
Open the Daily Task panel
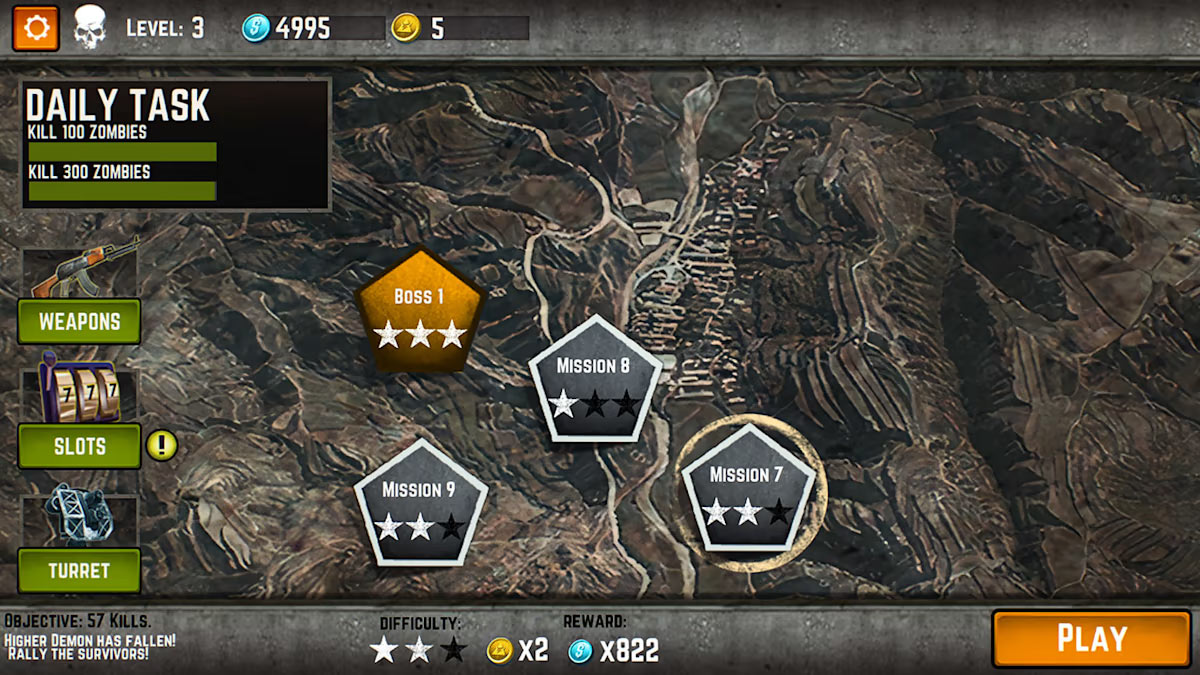click(x=176, y=145)
